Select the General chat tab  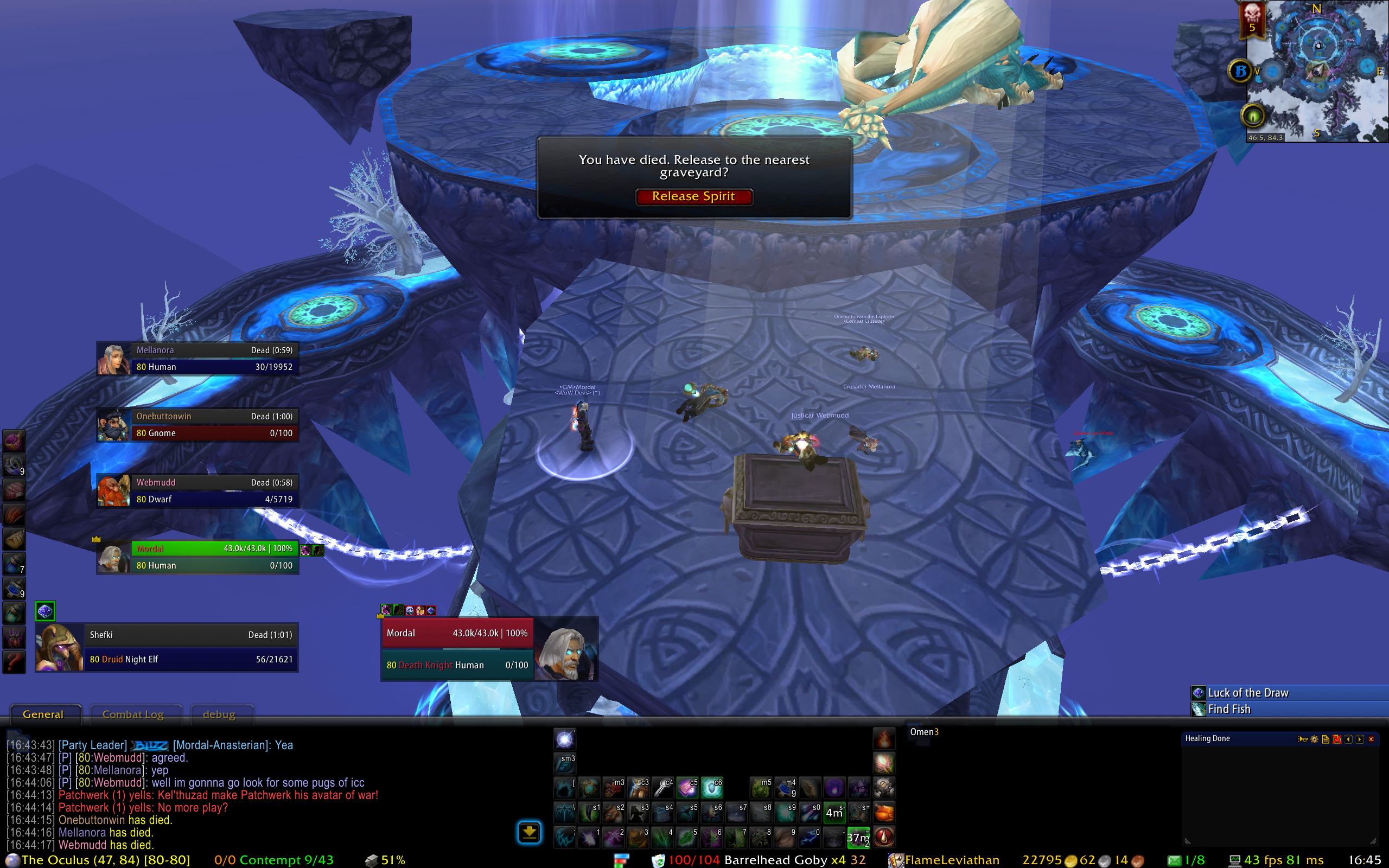tap(43, 714)
